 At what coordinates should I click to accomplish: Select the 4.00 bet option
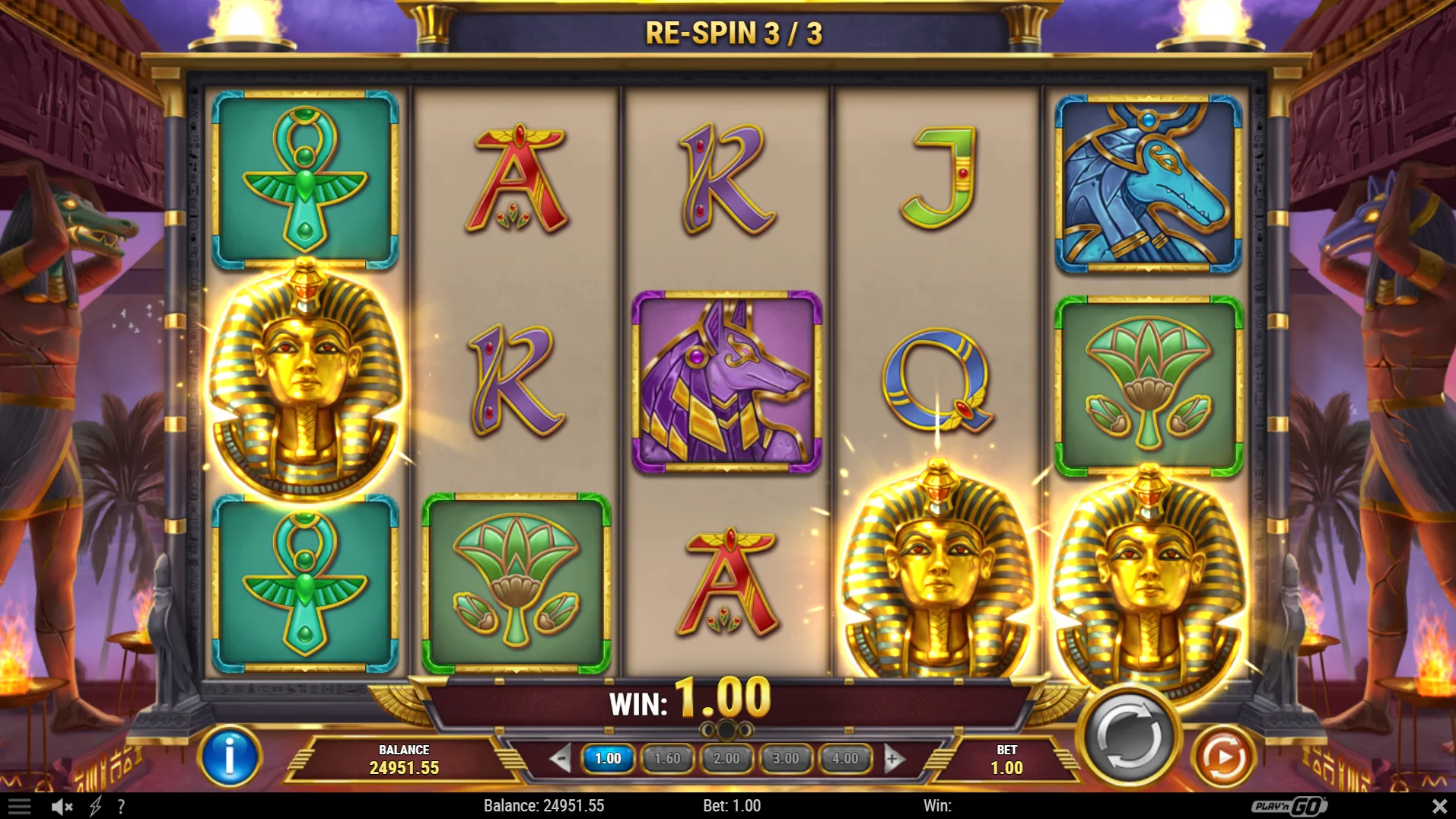(x=844, y=758)
